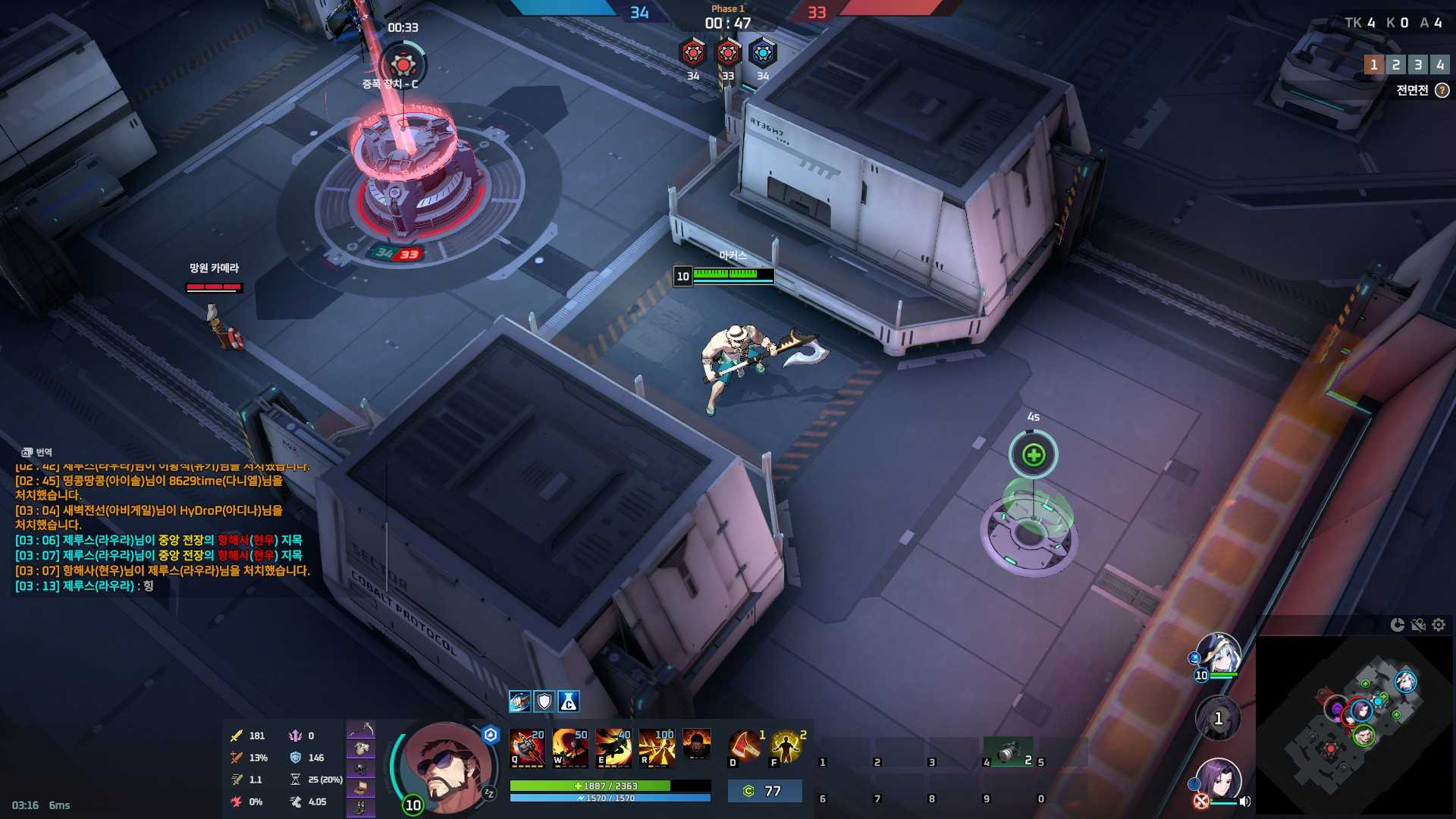
Task: Activate the F golden figure tactical skill
Action: click(x=787, y=747)
